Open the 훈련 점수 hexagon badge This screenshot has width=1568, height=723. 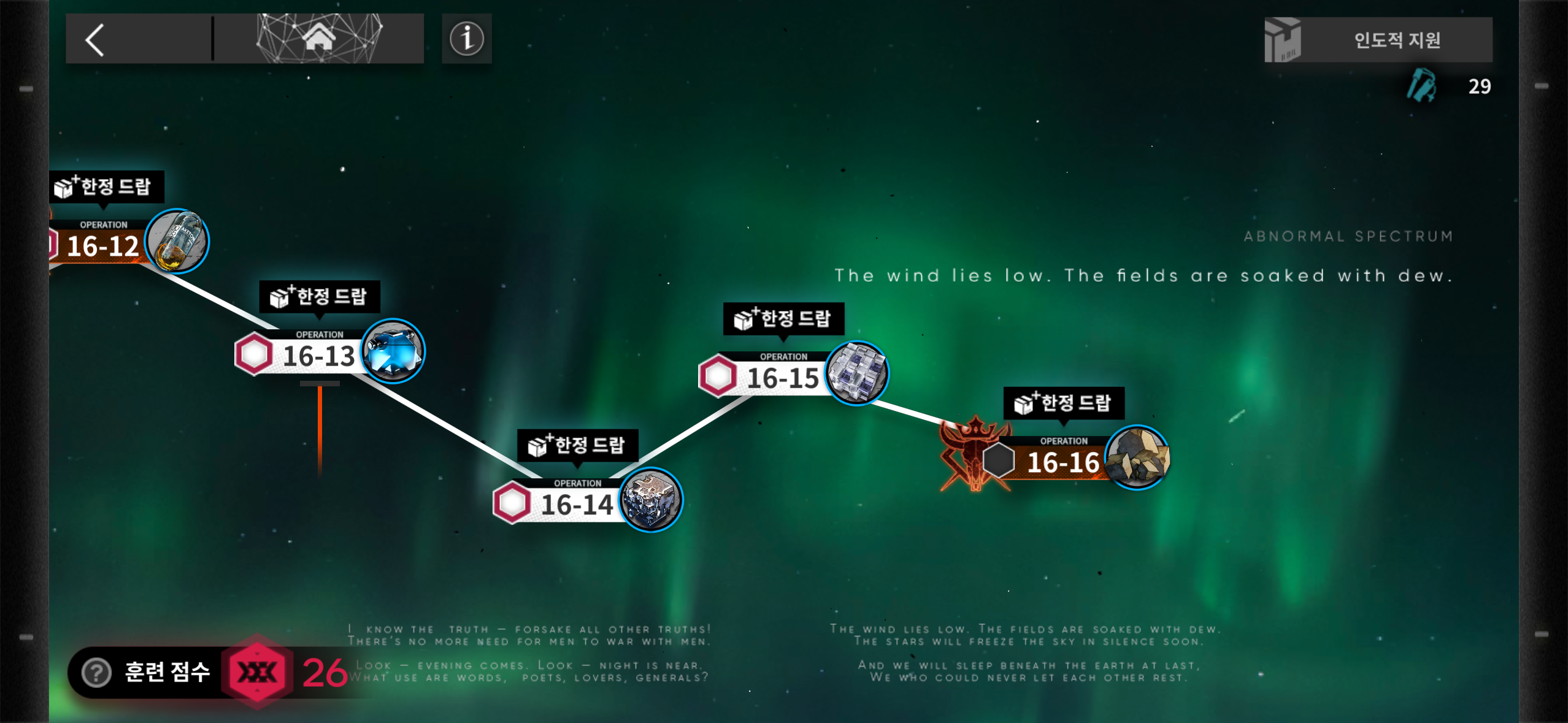257,673
